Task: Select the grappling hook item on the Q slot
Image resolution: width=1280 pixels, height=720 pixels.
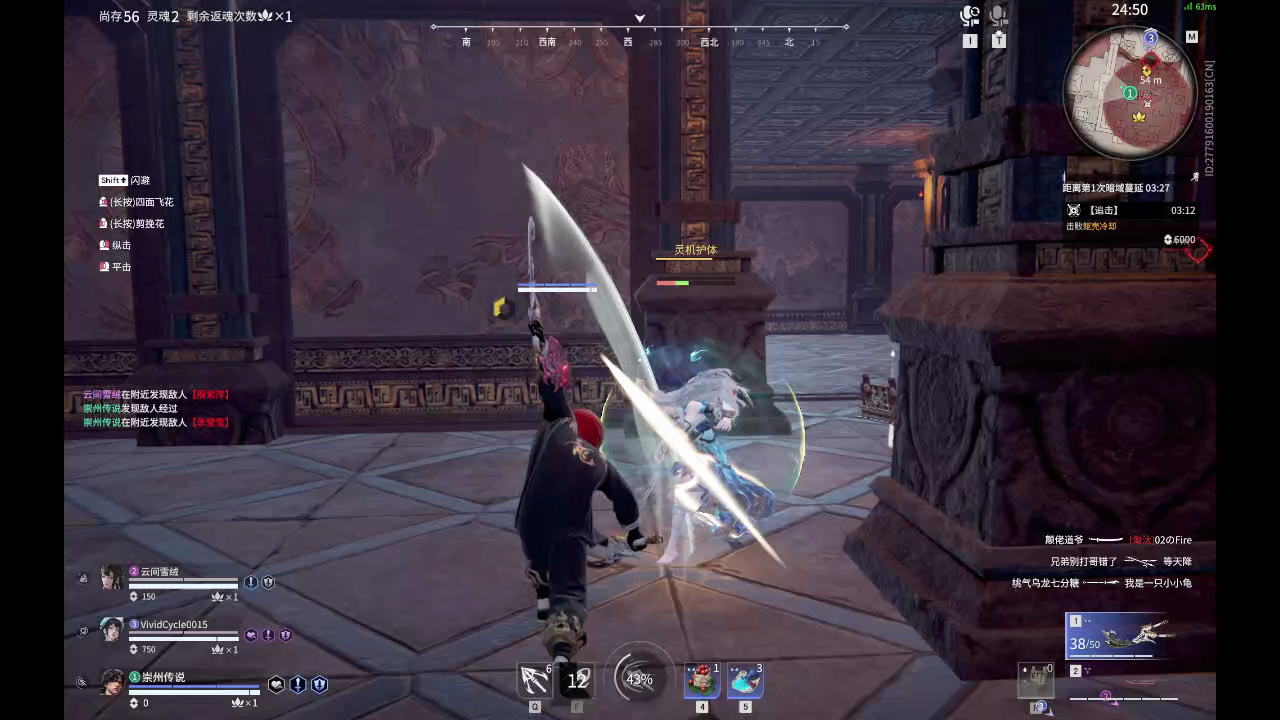Action: tap(533, 679)
